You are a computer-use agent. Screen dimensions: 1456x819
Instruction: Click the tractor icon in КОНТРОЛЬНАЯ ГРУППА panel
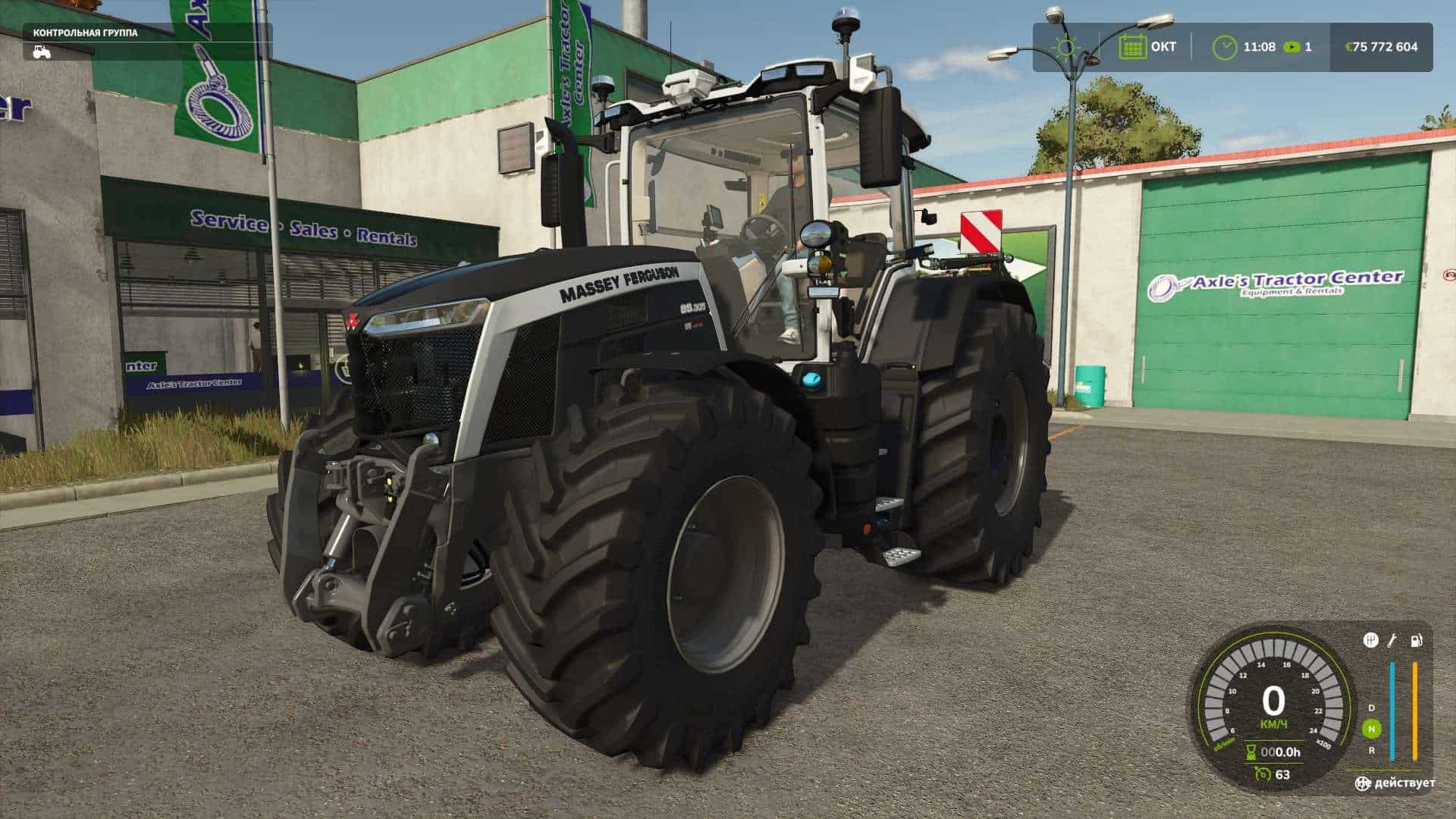click(x=42, y=52)
